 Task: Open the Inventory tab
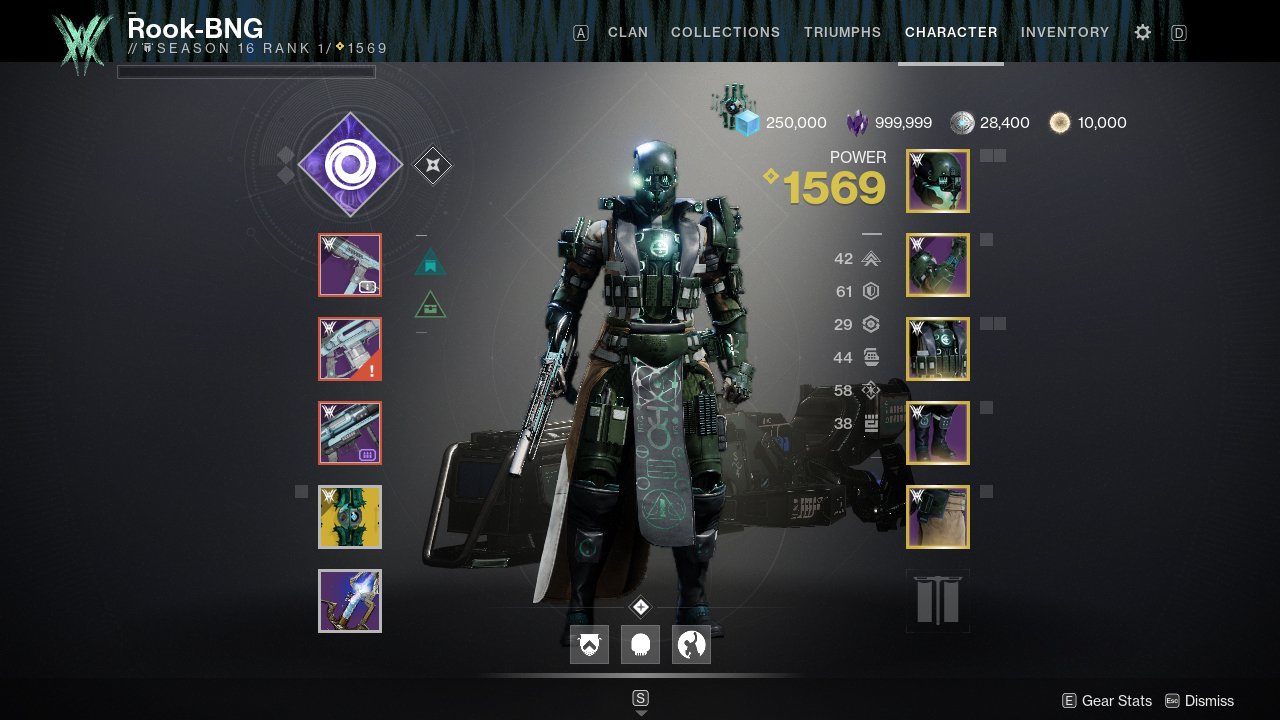pos(1065,32)
